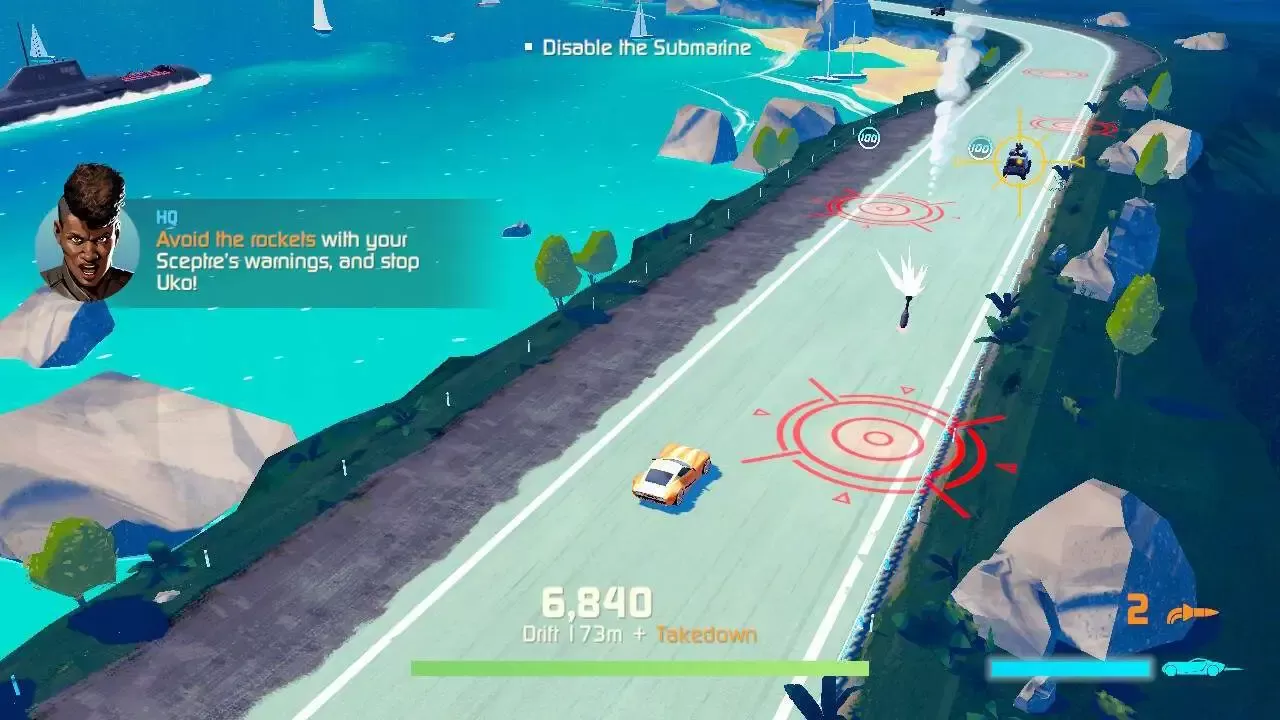Click the blue car boost icon
This screenshot has width=1280, height=720.
pos(1198,668)
